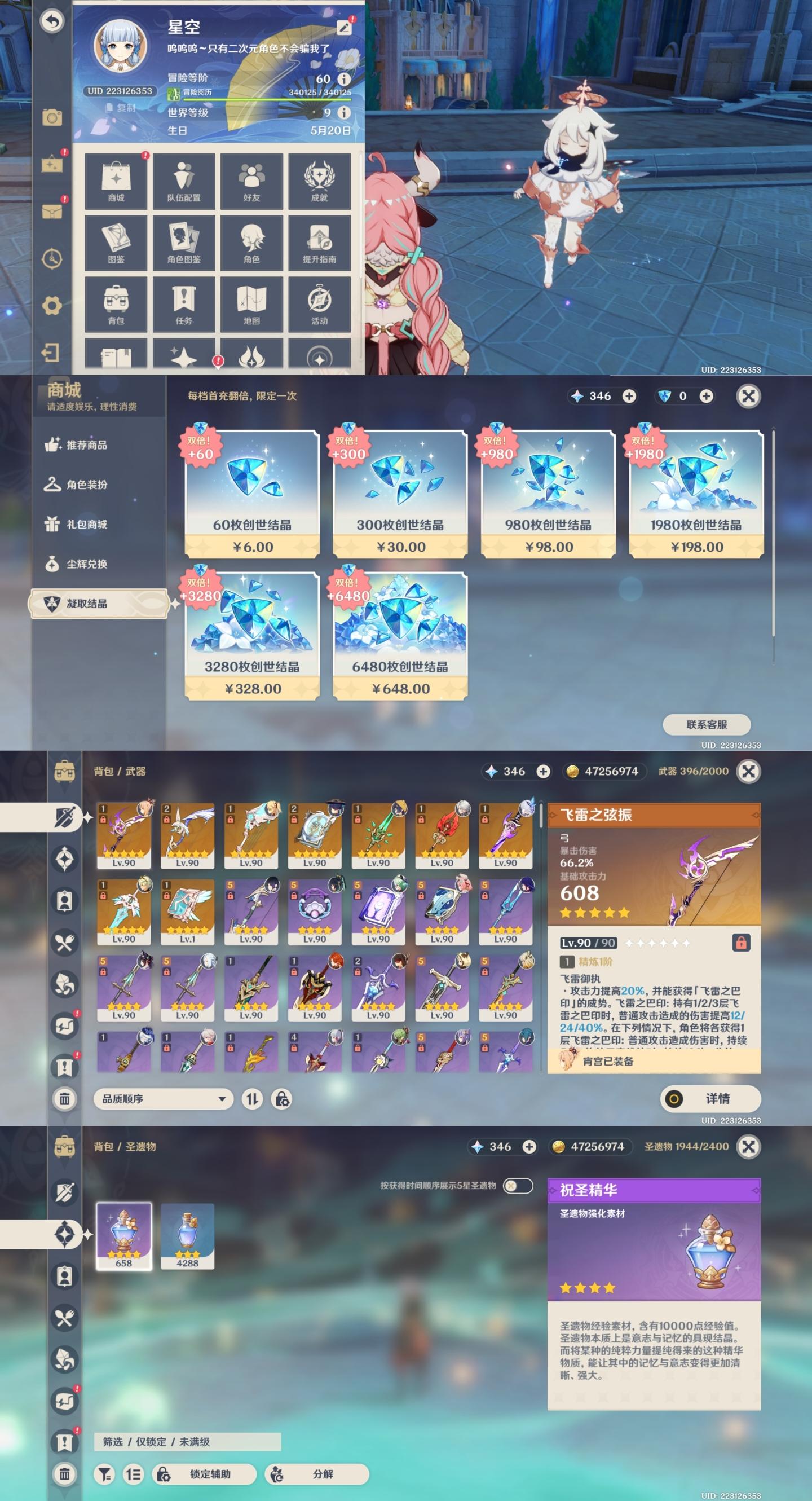Image resolution: width=812 pixels, height=1501 pixels.
Task: Contact support via the 联系客服 button
Action: click(707, 724)
